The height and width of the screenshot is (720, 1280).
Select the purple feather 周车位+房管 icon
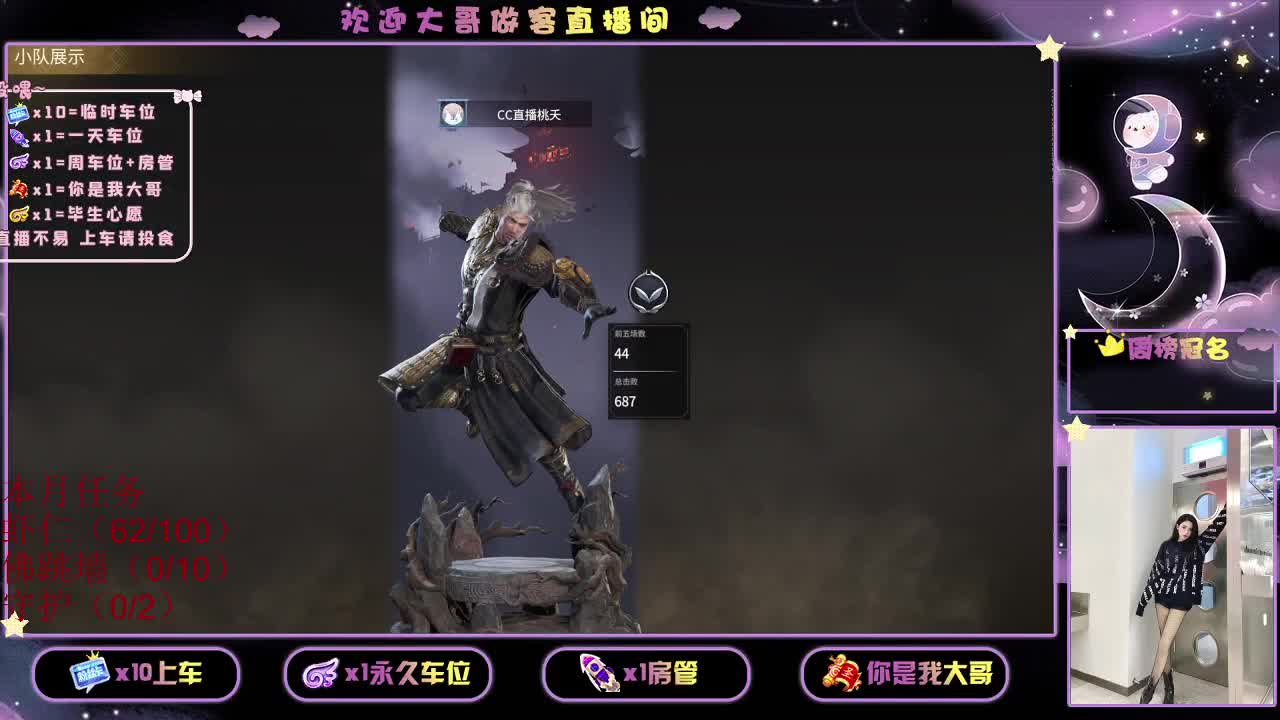click(x=18, y=161)
